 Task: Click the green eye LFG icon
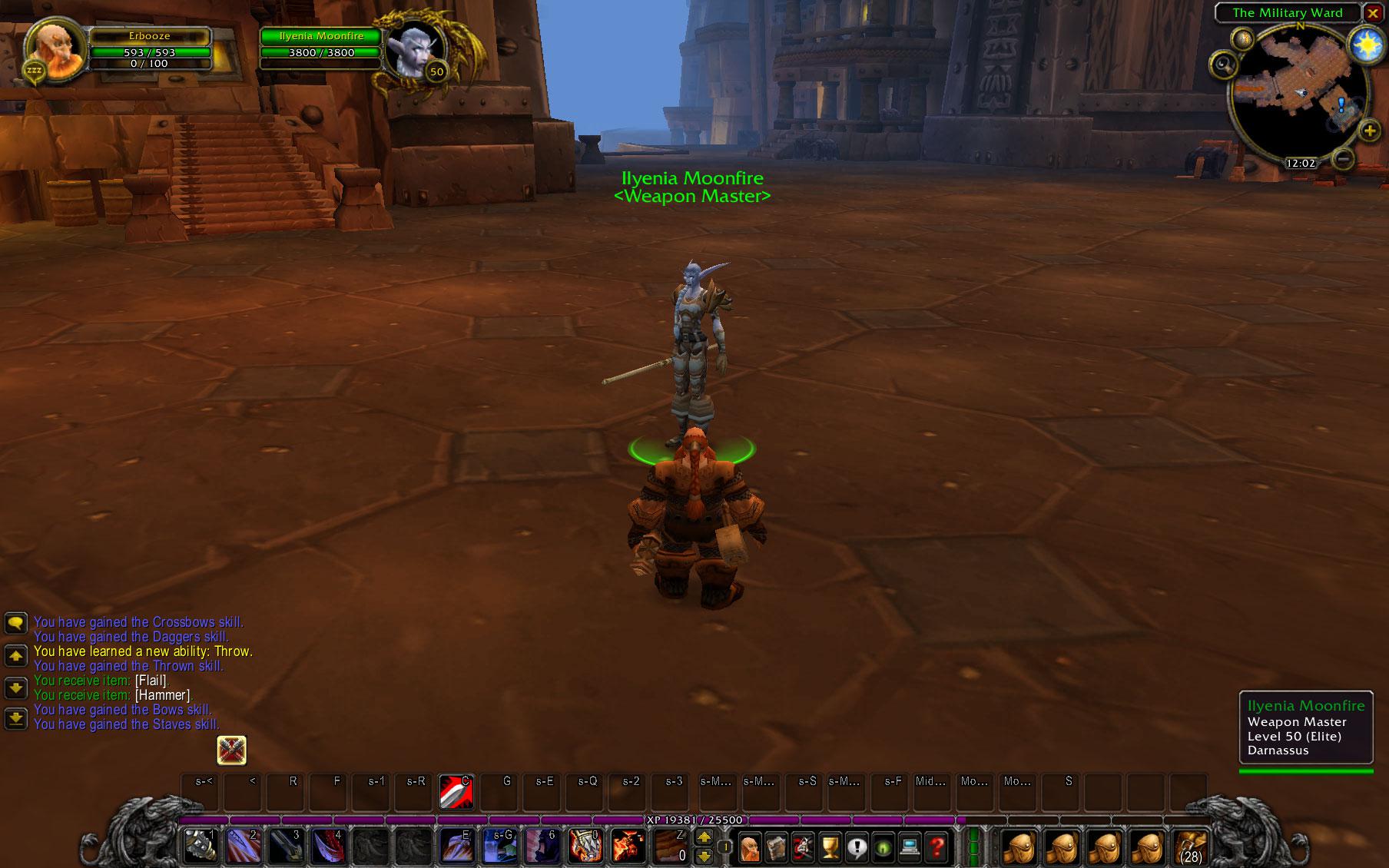coord(883,849)
